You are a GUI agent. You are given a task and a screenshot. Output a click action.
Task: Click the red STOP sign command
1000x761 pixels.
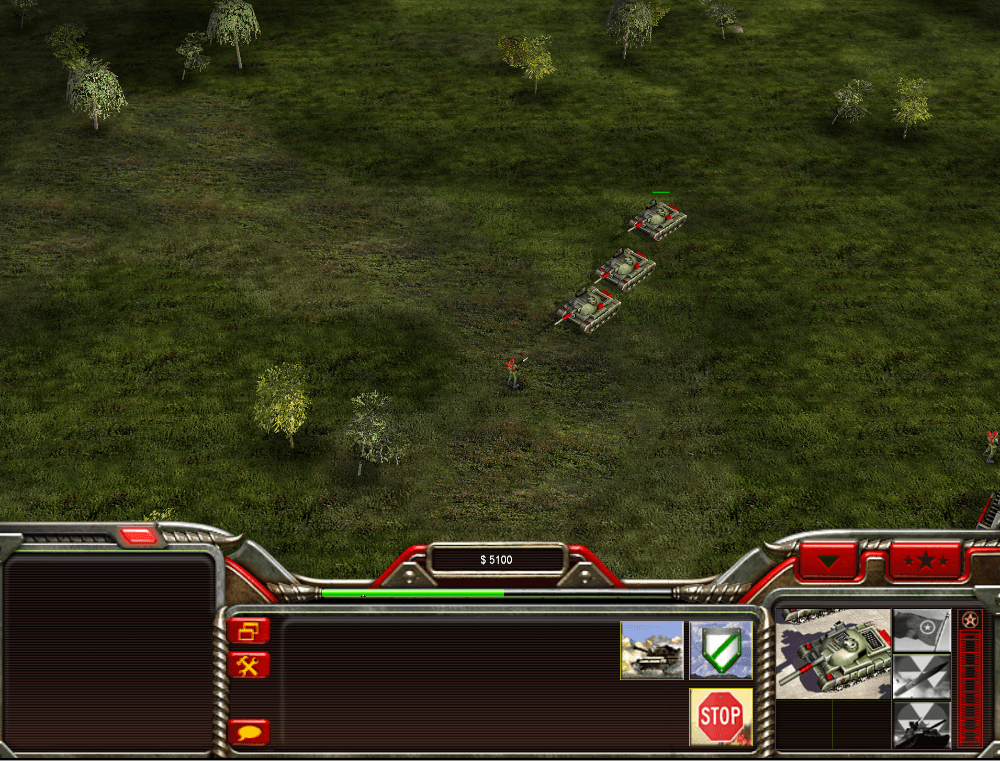click(720, 716)
